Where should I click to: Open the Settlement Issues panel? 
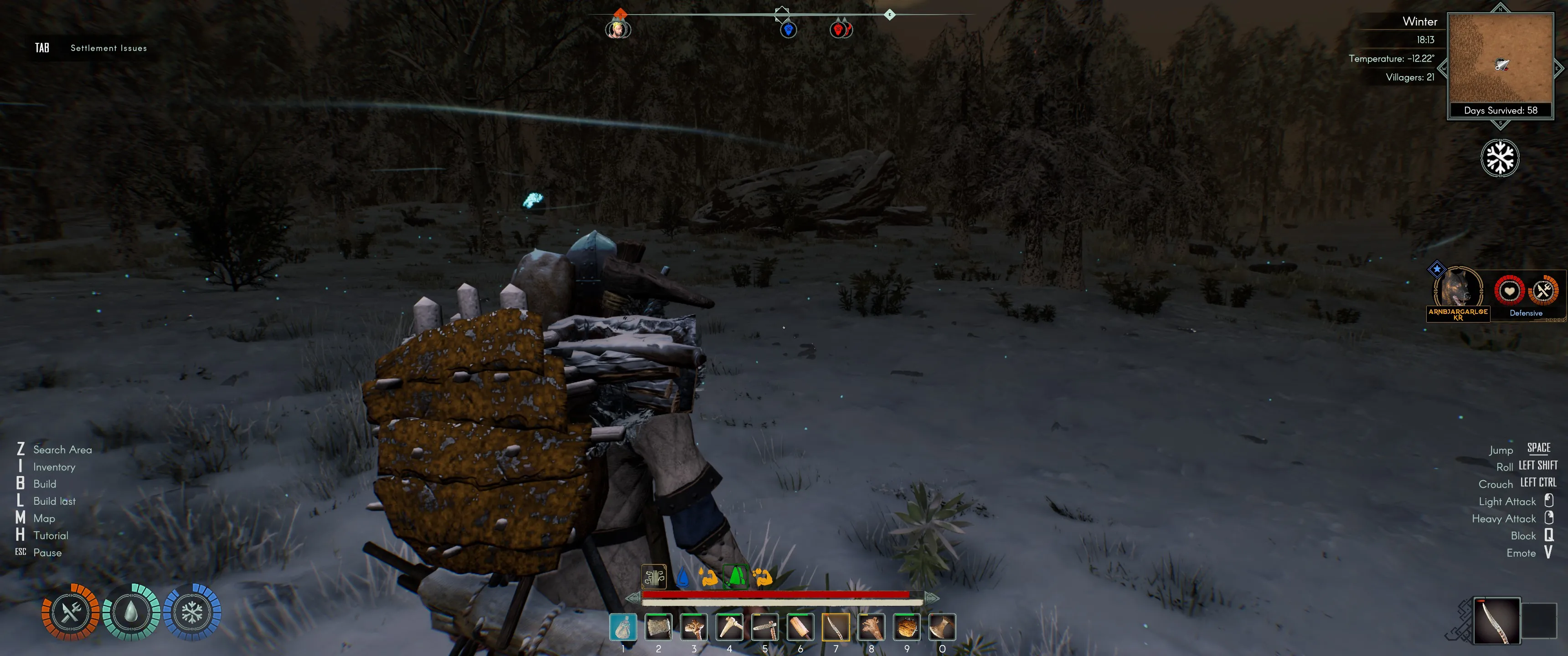coord(108,47)
